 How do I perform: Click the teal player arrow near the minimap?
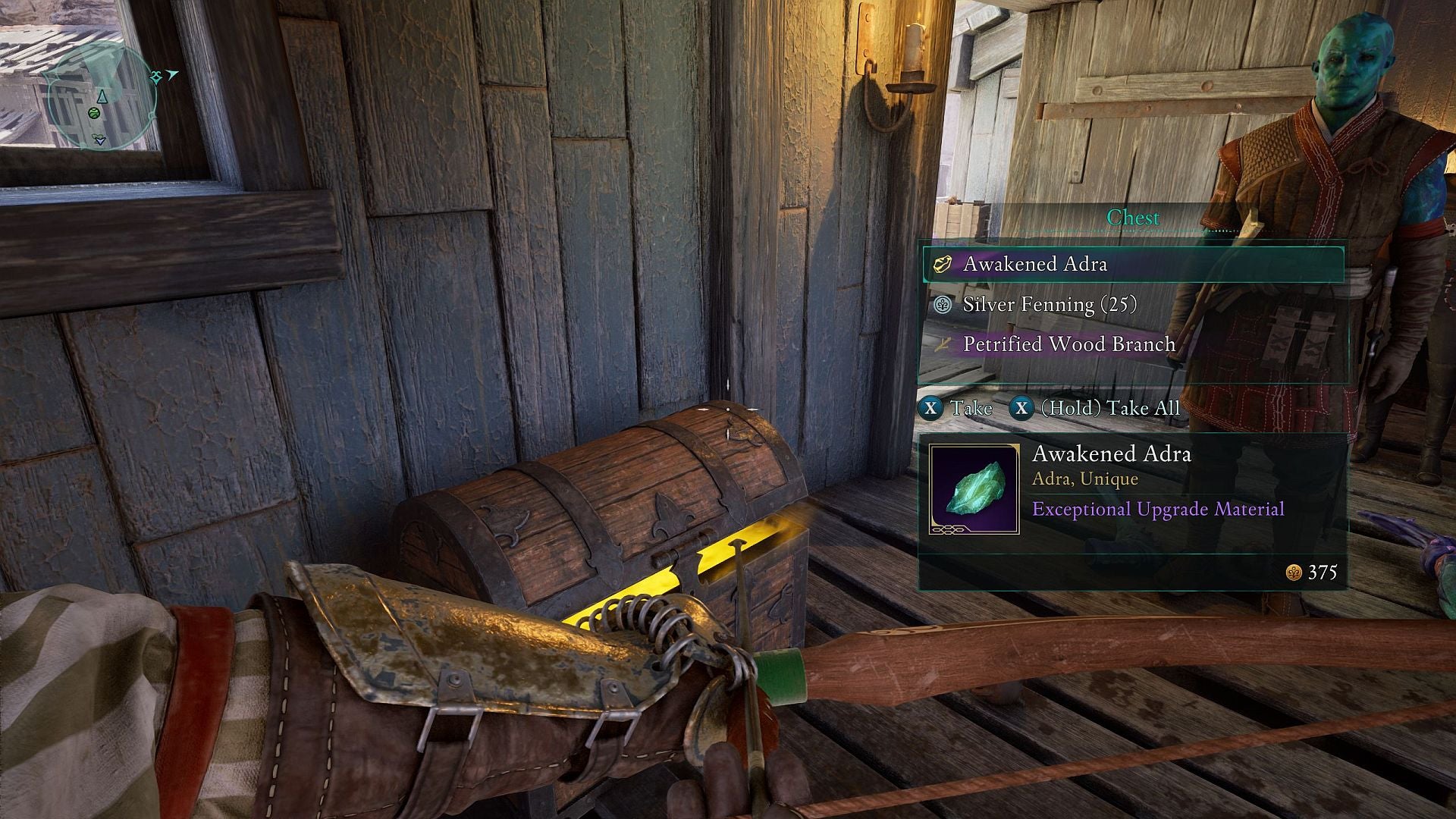(172, 75)
